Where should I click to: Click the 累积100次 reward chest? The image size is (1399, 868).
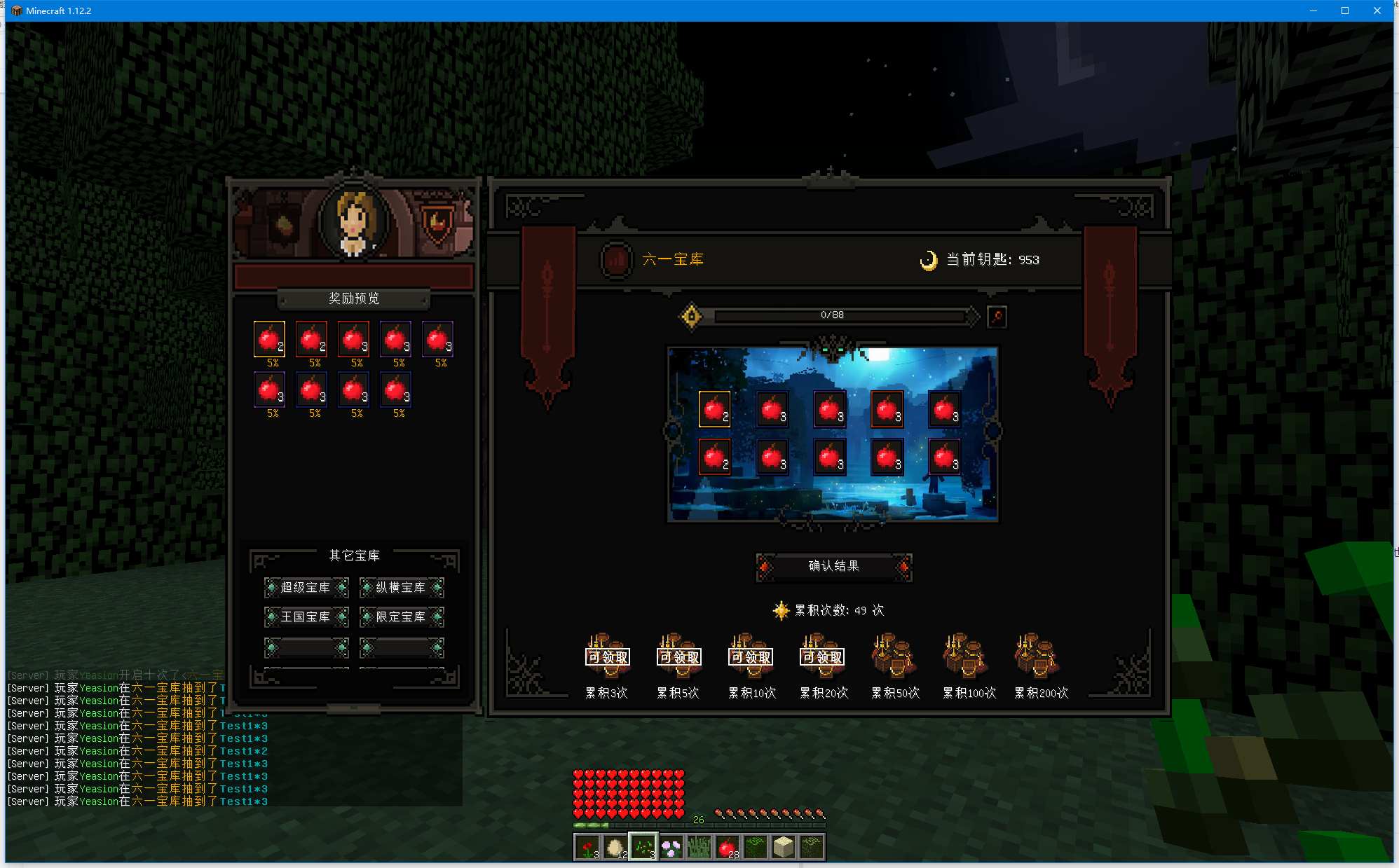(x=966, y=656)
